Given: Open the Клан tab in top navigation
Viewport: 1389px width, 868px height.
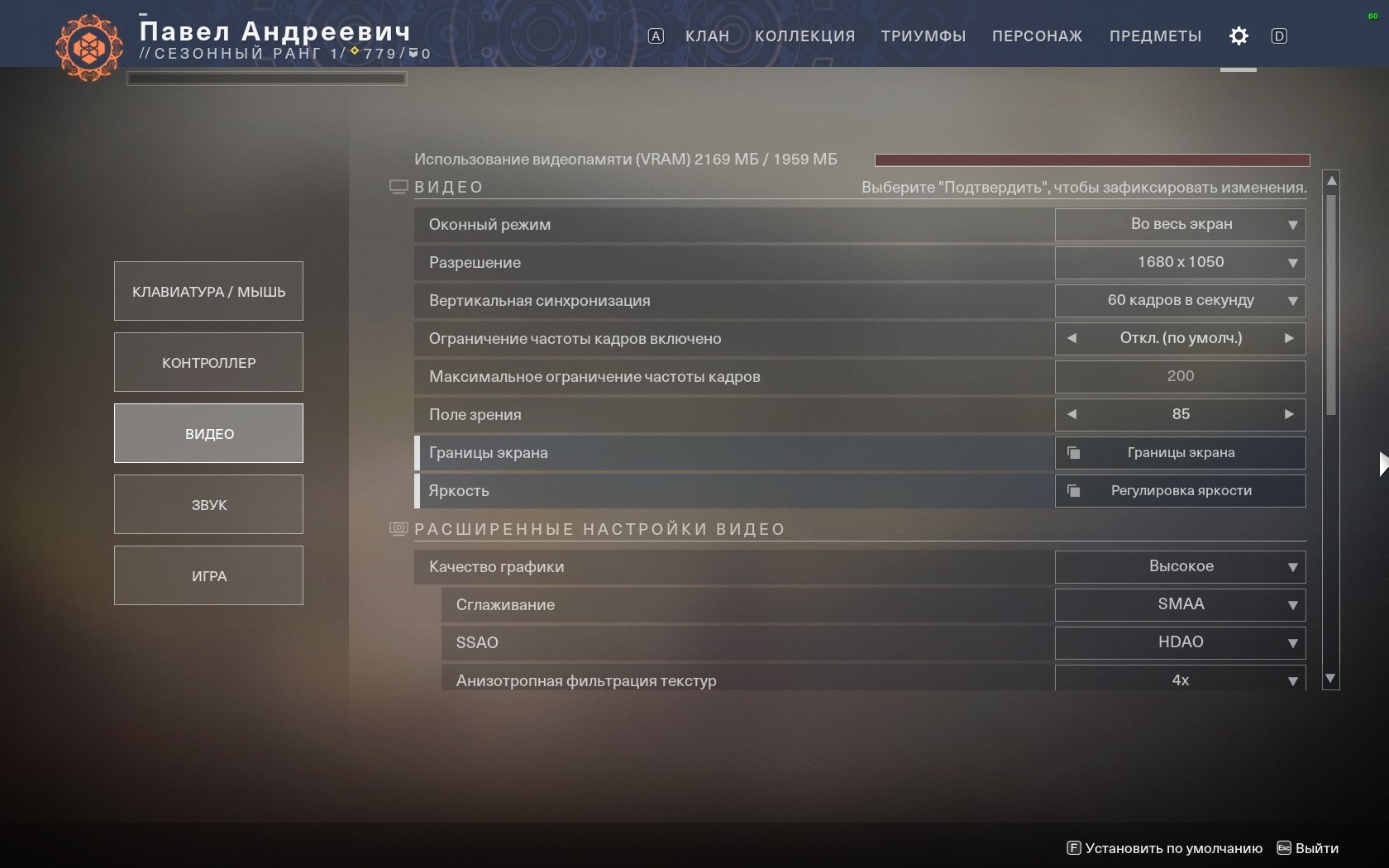Looking at the screenshot, I should coord(707,36).
